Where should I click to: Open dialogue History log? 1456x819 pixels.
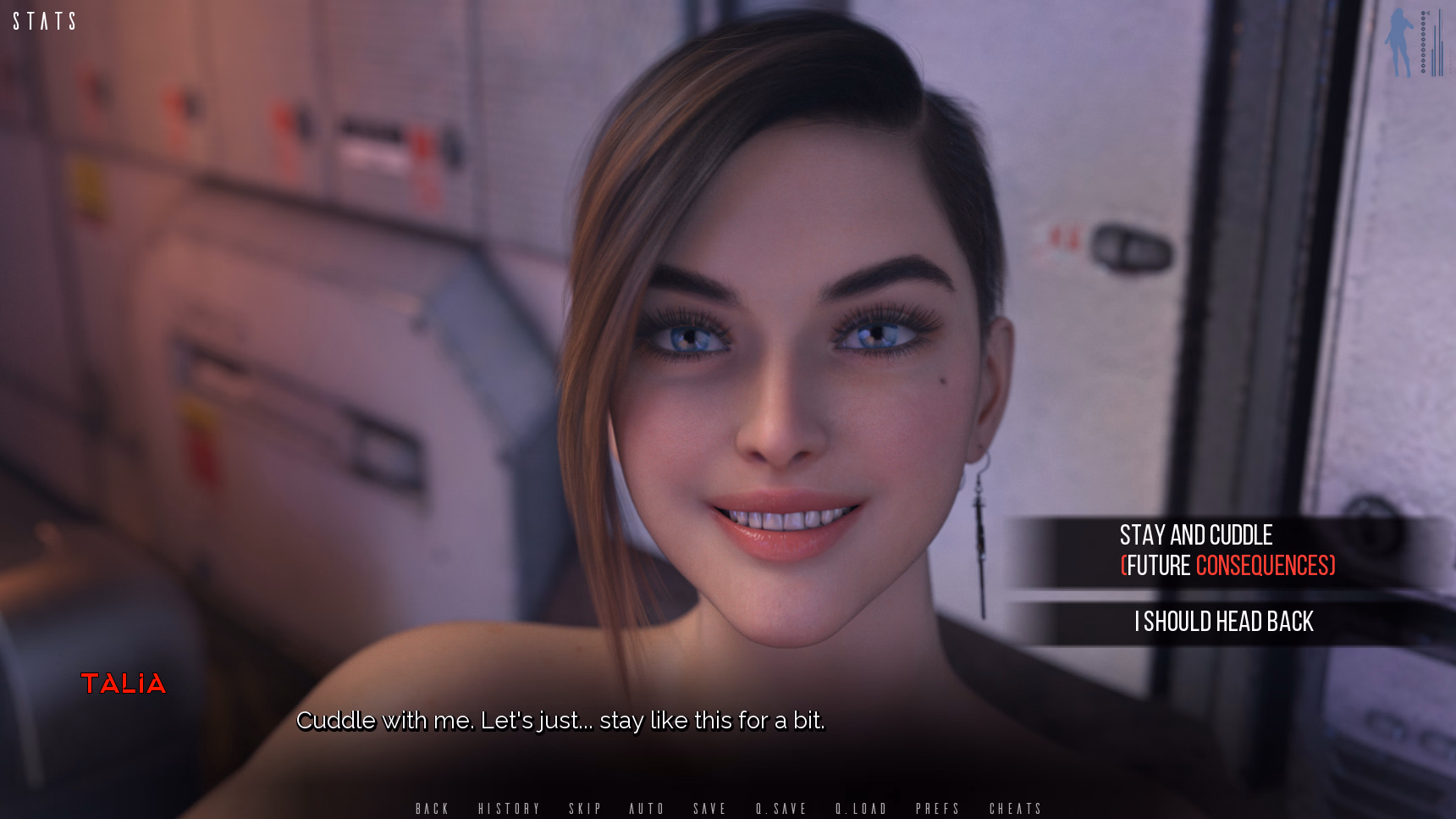(x=509, y=809)
